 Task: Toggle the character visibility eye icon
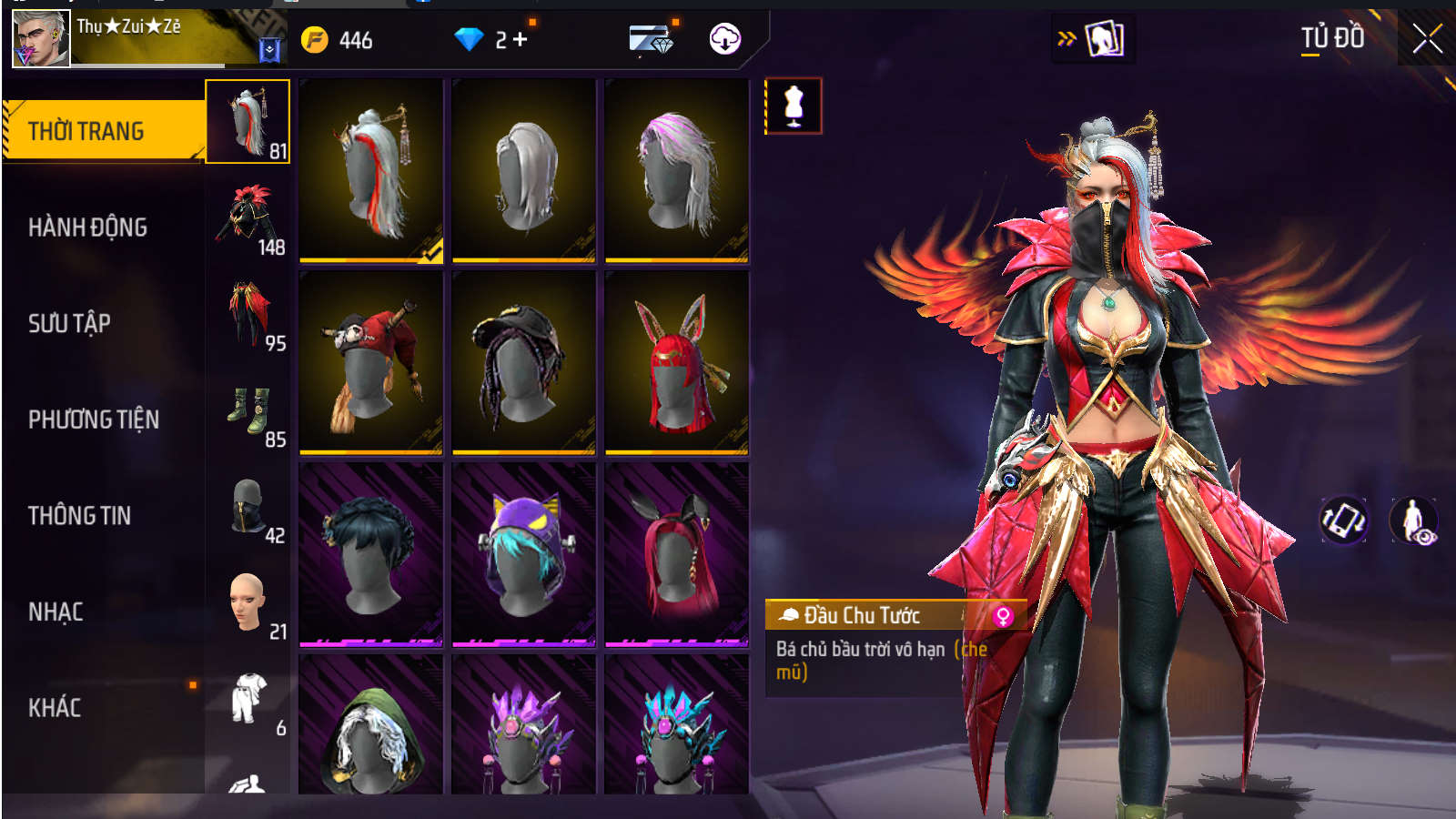tap(1413, 521)
